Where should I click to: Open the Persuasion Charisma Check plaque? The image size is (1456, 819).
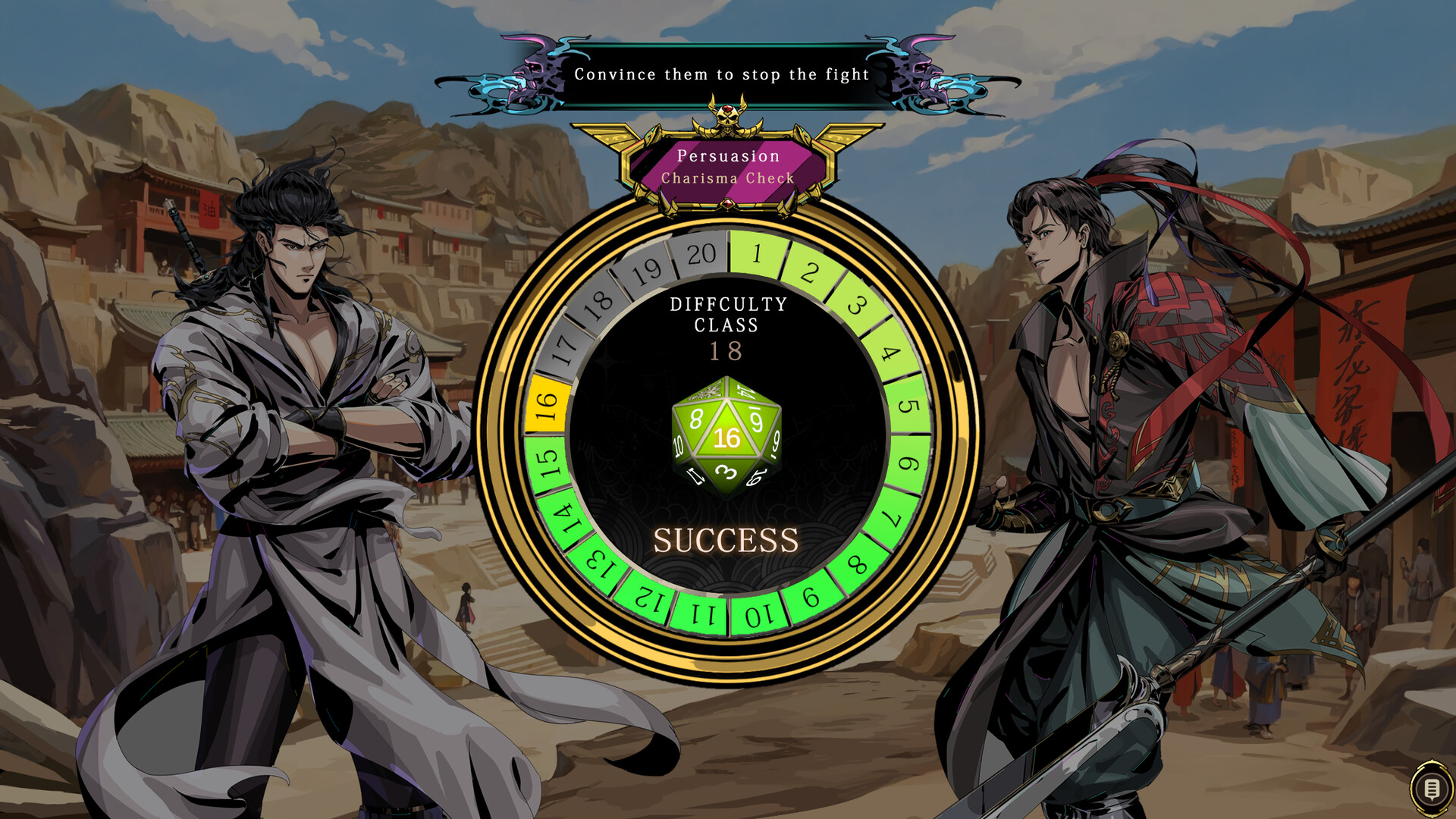click(726, 167)
